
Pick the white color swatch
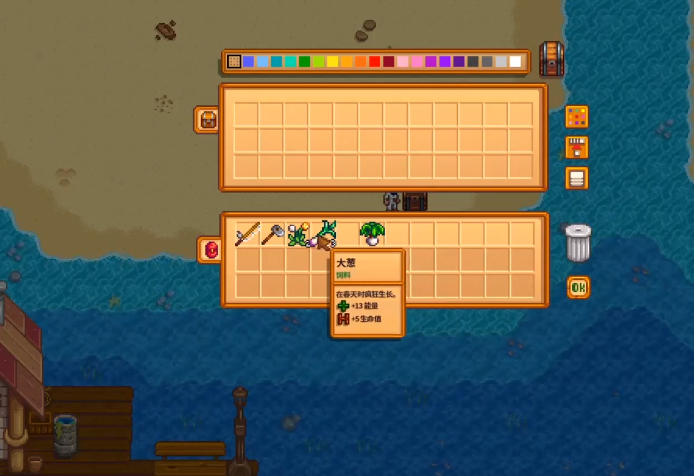(x=515, y=62)
